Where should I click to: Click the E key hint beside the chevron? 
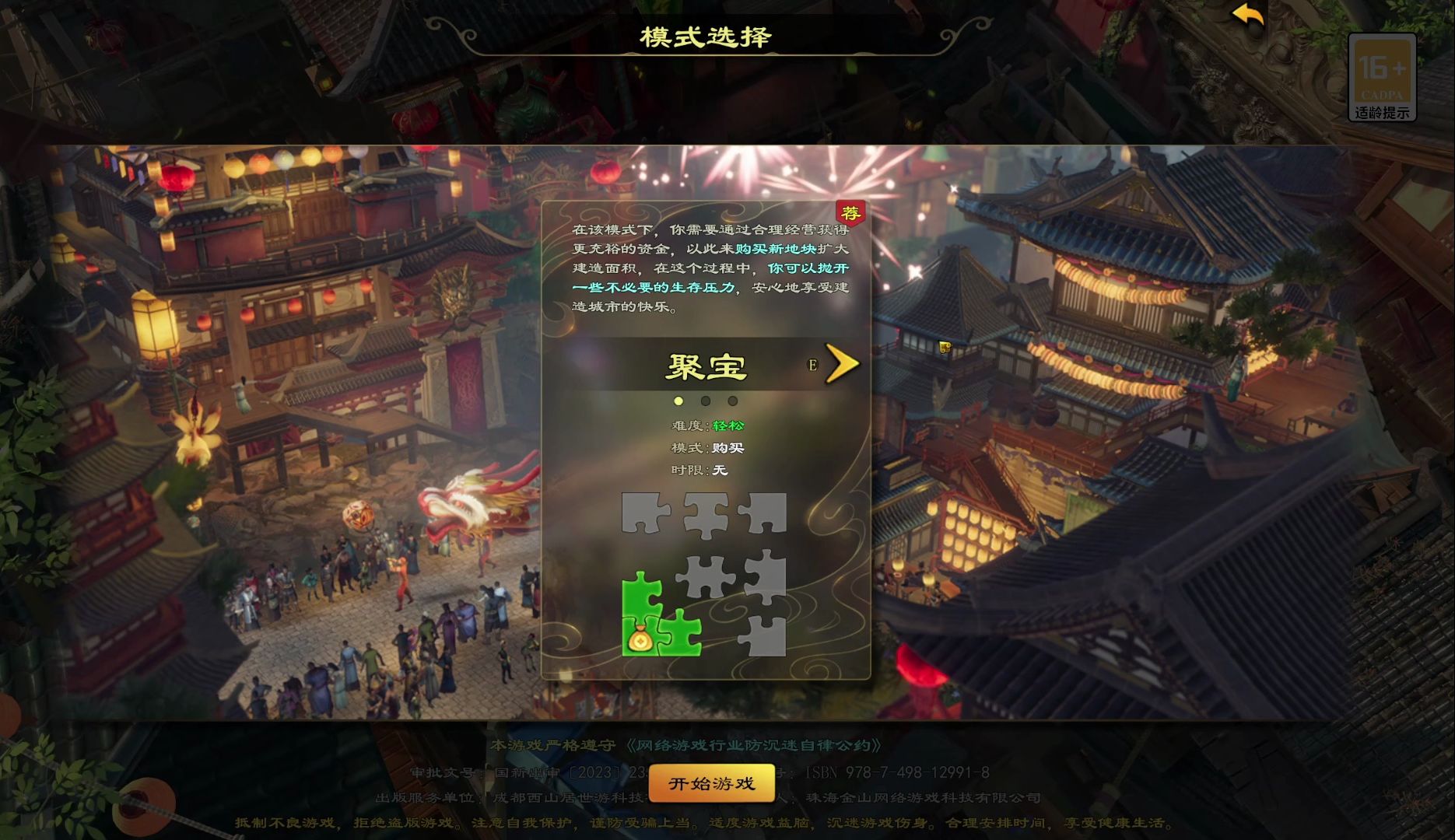(x=811, y=364)
